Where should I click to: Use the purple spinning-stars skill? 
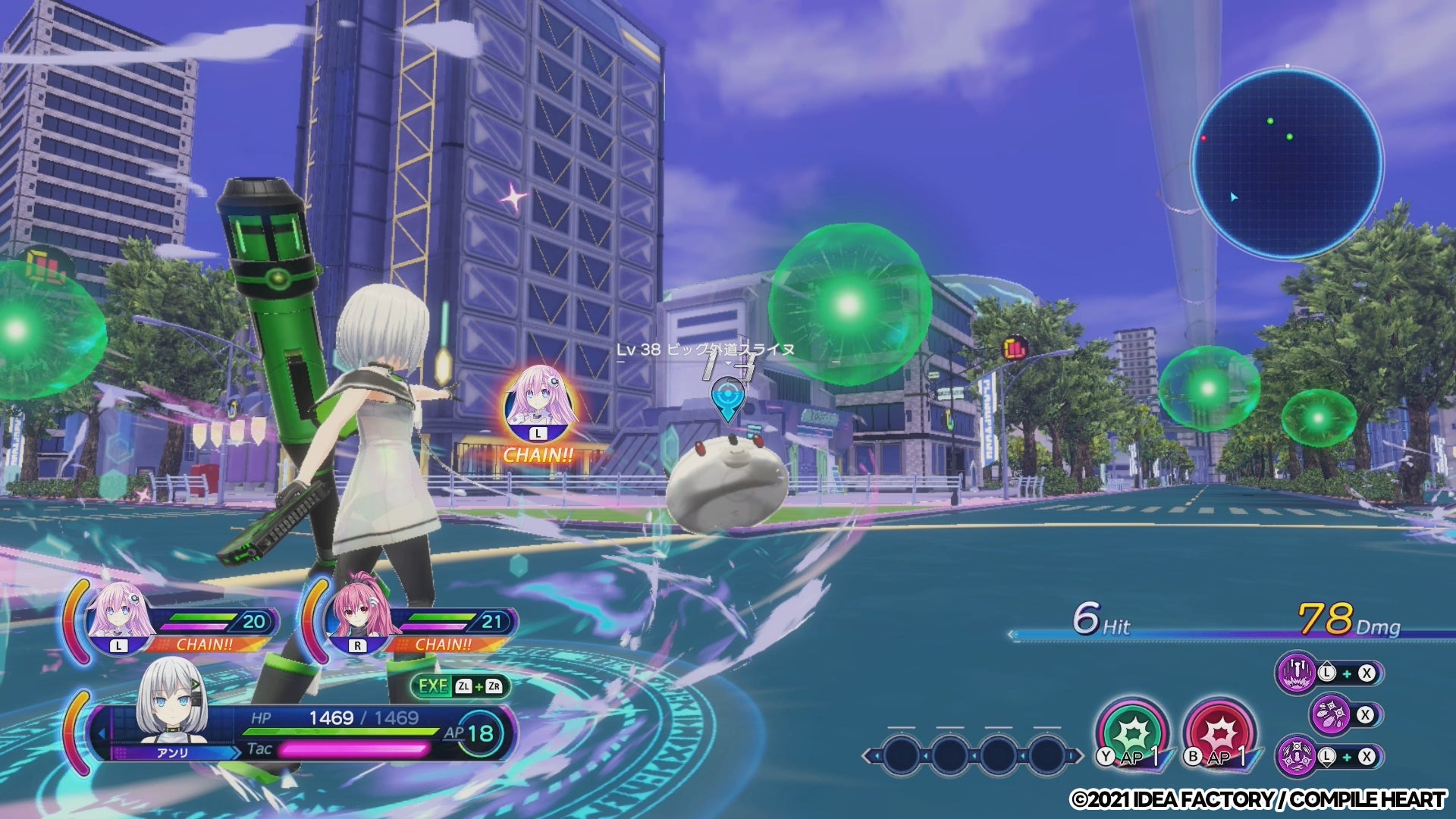point(1297,756)
